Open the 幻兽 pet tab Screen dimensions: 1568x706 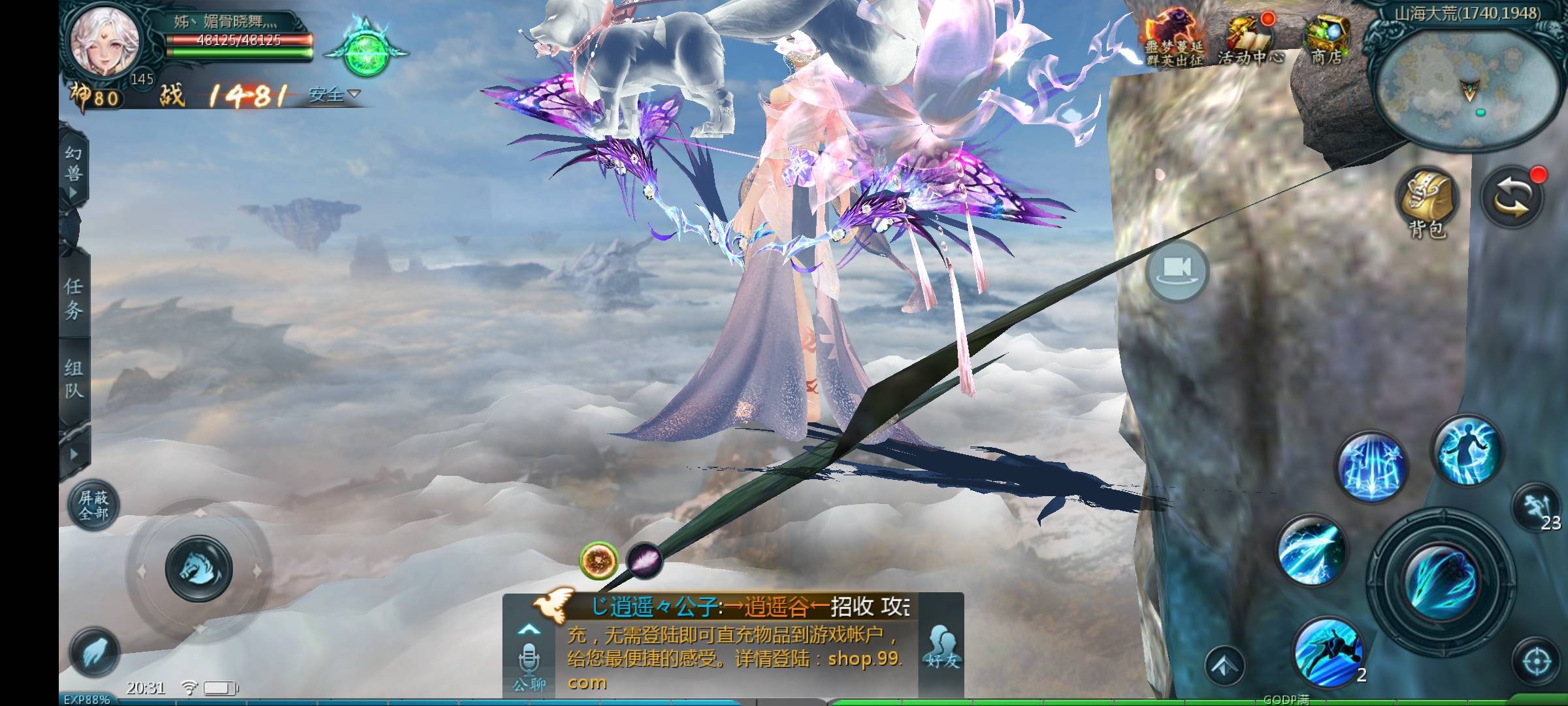coord(73,171)
